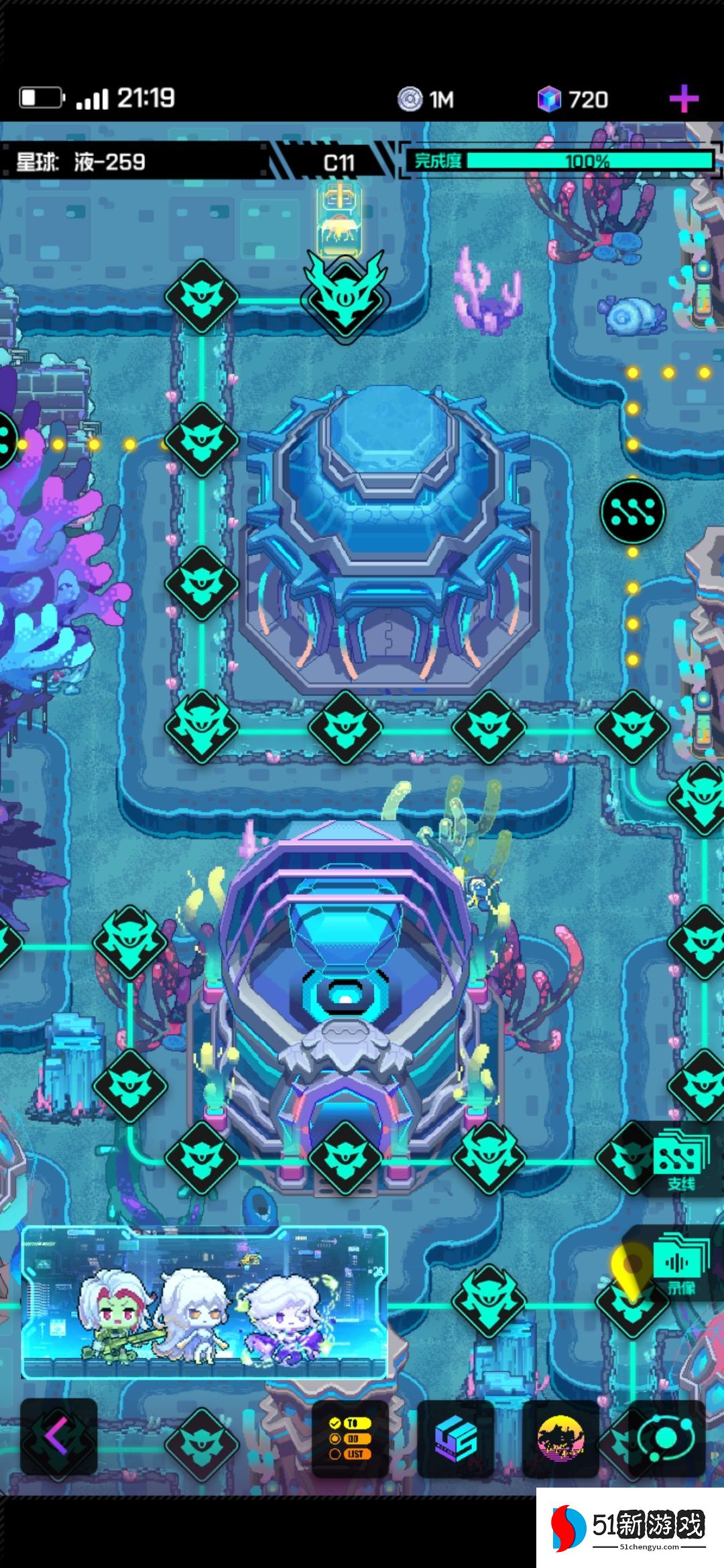Open the blue-purple cube logo menu
This screenshot has height=1568, width=724.
click(x=455, y=1438)
